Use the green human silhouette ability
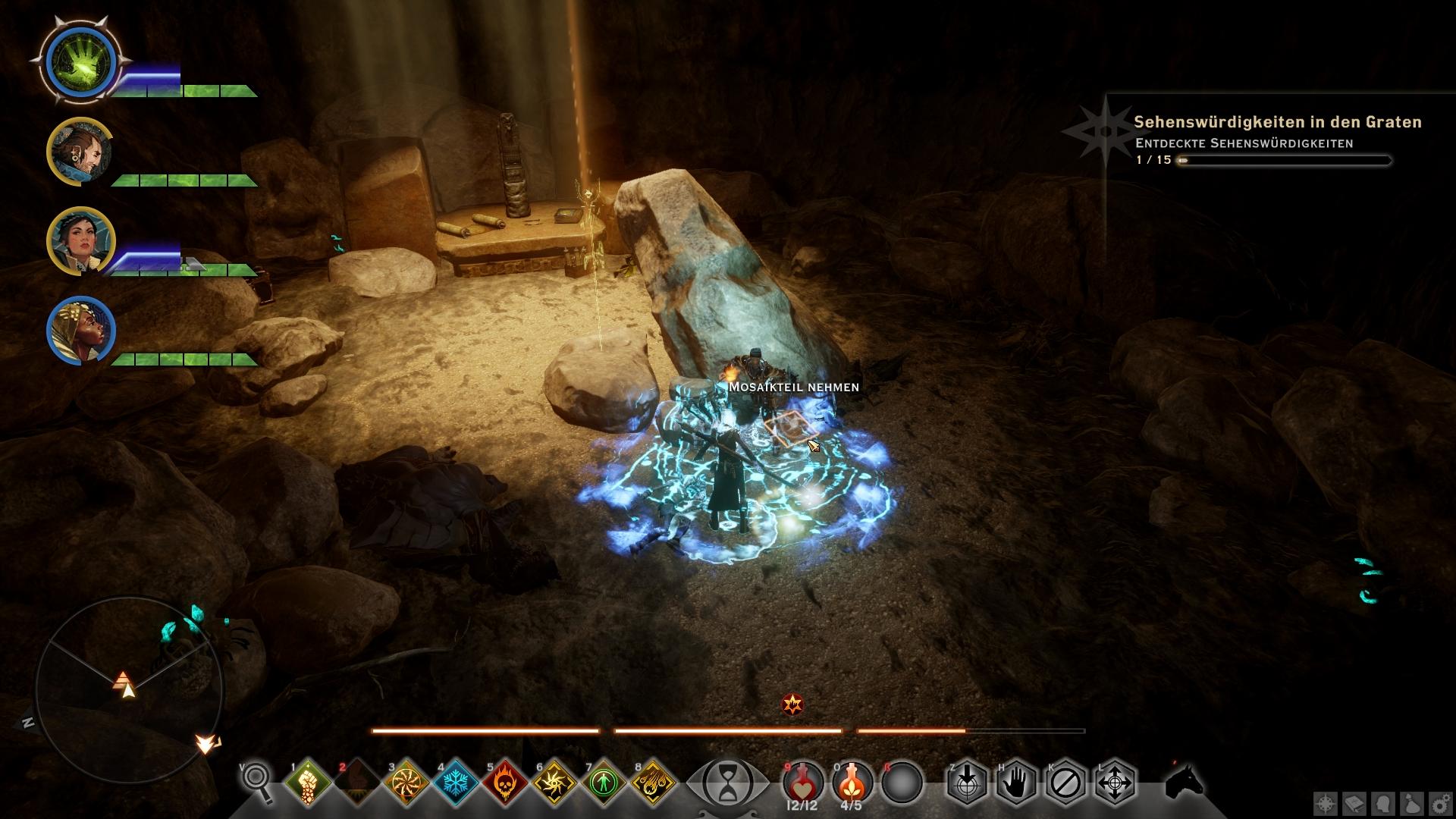1456x819 pixels. (x=604, y=782)
